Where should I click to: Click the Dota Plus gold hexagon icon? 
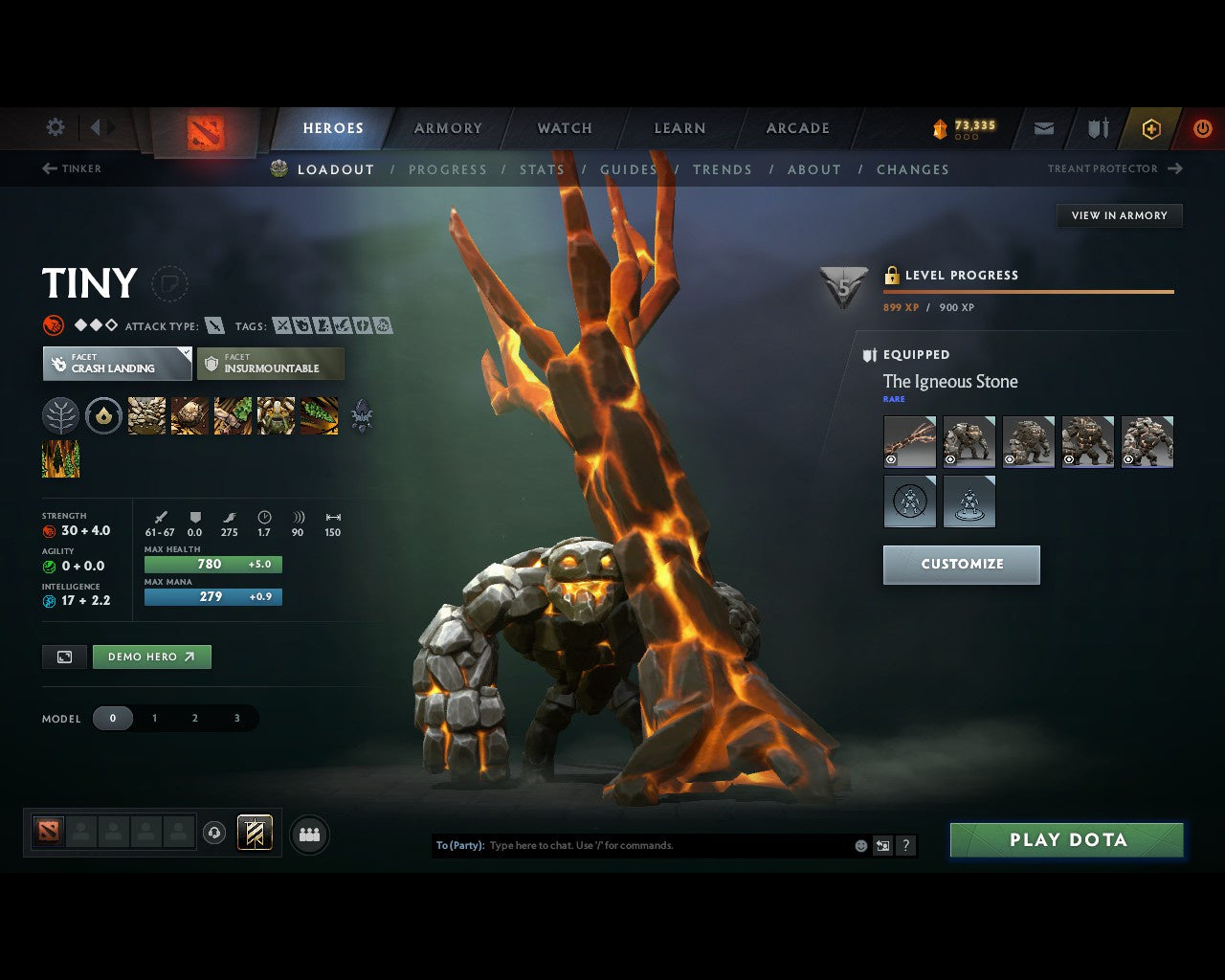1150,128
